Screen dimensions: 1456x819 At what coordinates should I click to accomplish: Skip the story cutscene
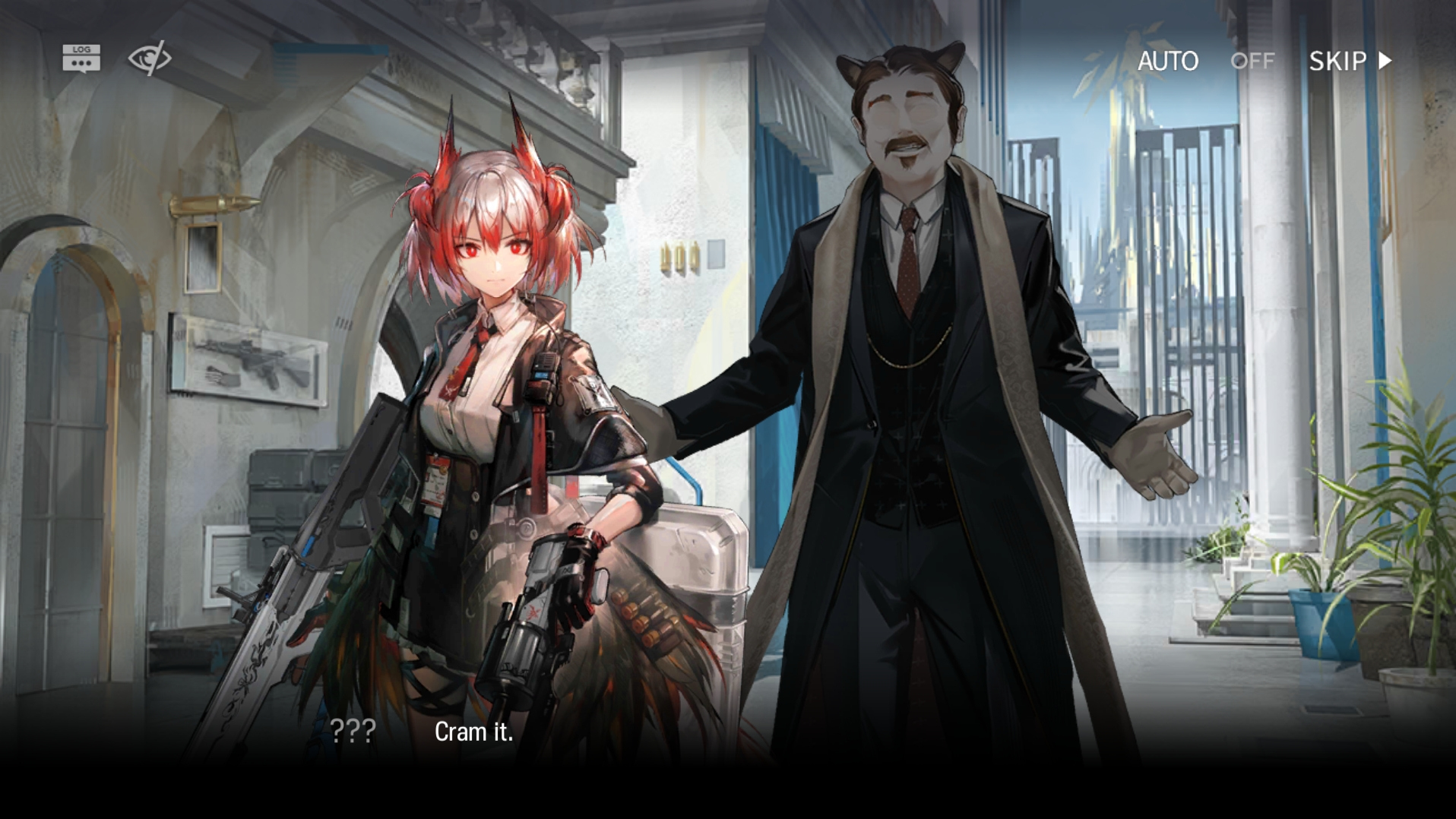click(1350, 61)
